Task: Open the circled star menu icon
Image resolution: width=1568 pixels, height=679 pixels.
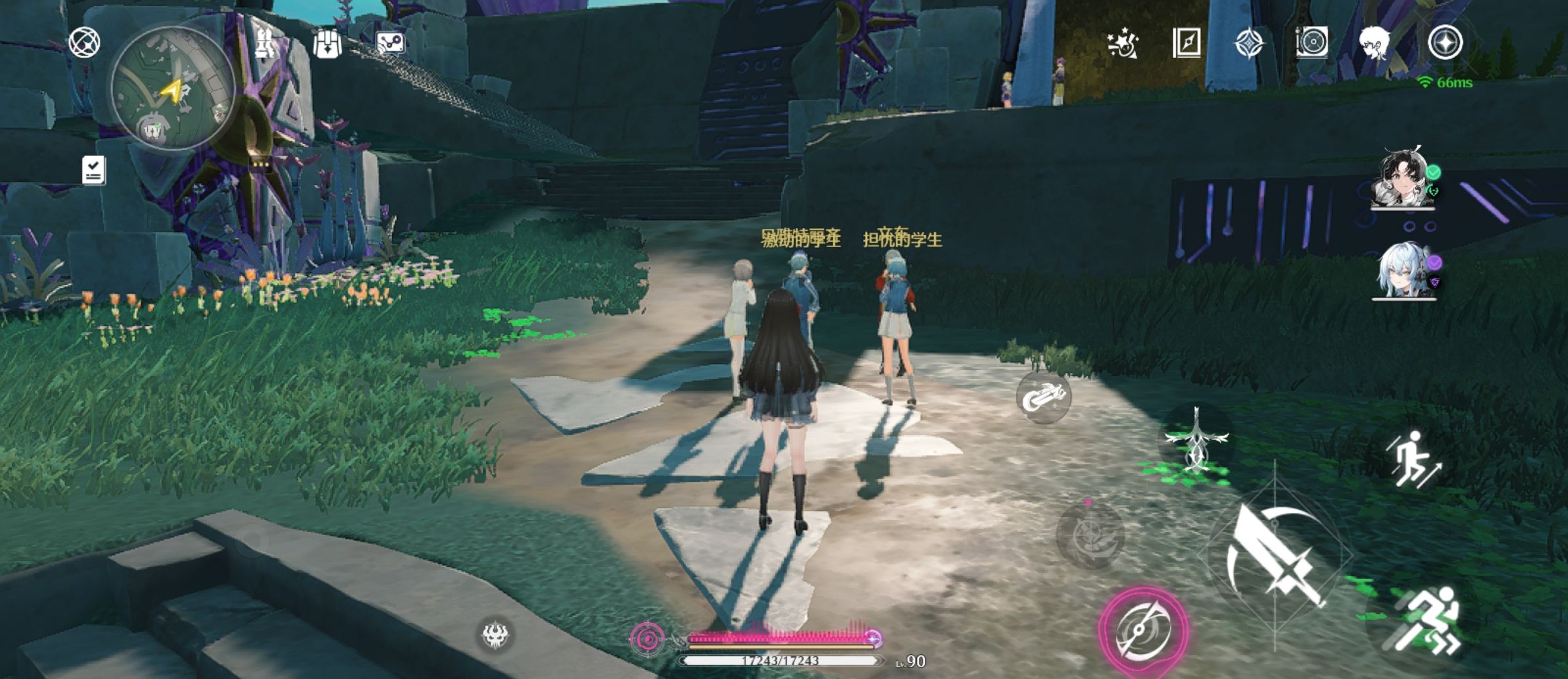Action: (1445, 44)
